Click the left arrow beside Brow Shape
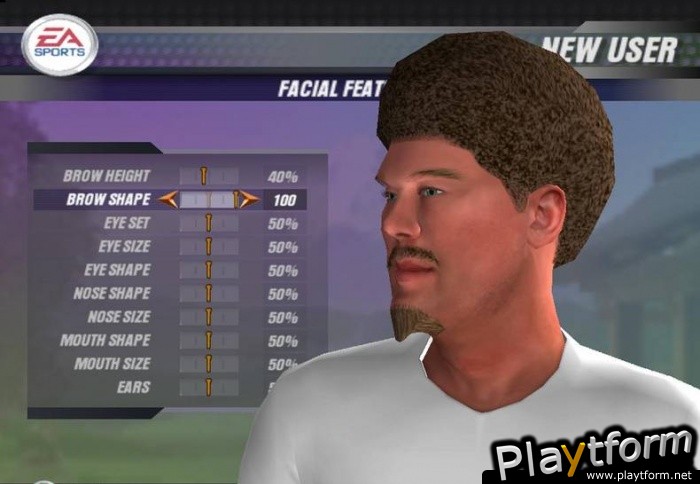Screen dimensions: 700x484 [x=167, y=199]
